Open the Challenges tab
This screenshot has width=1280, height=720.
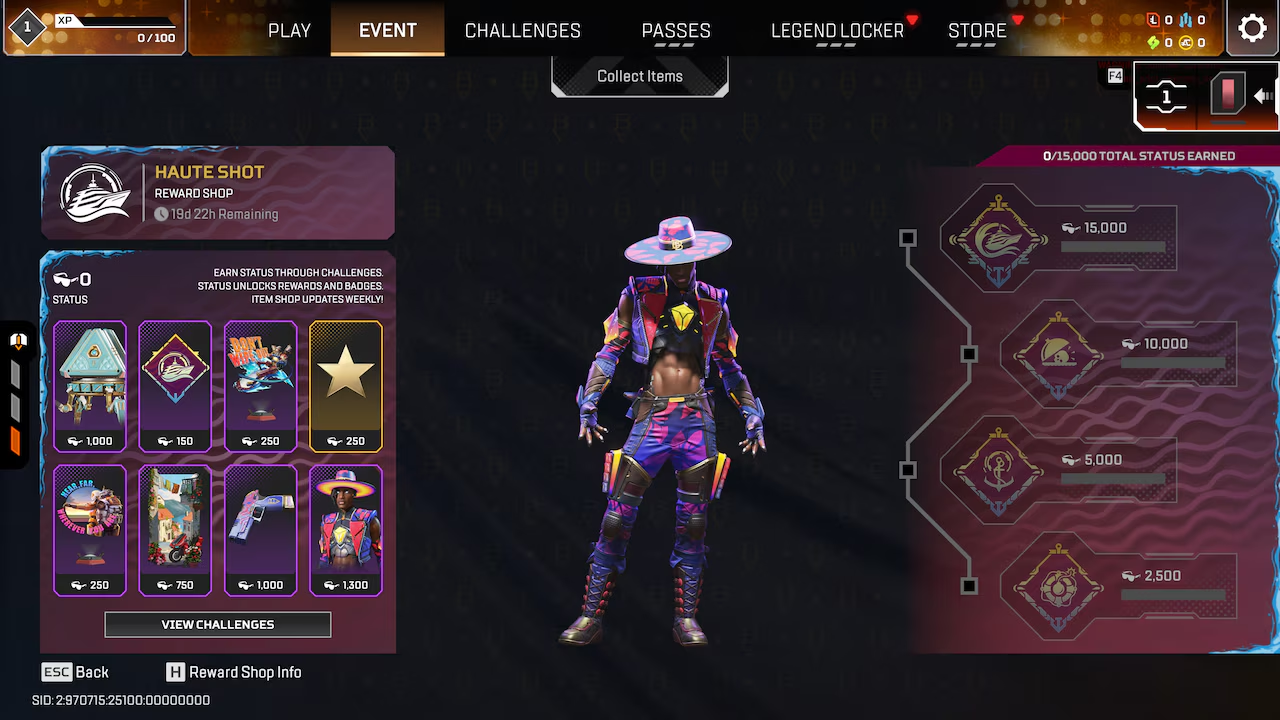point(522,30)
